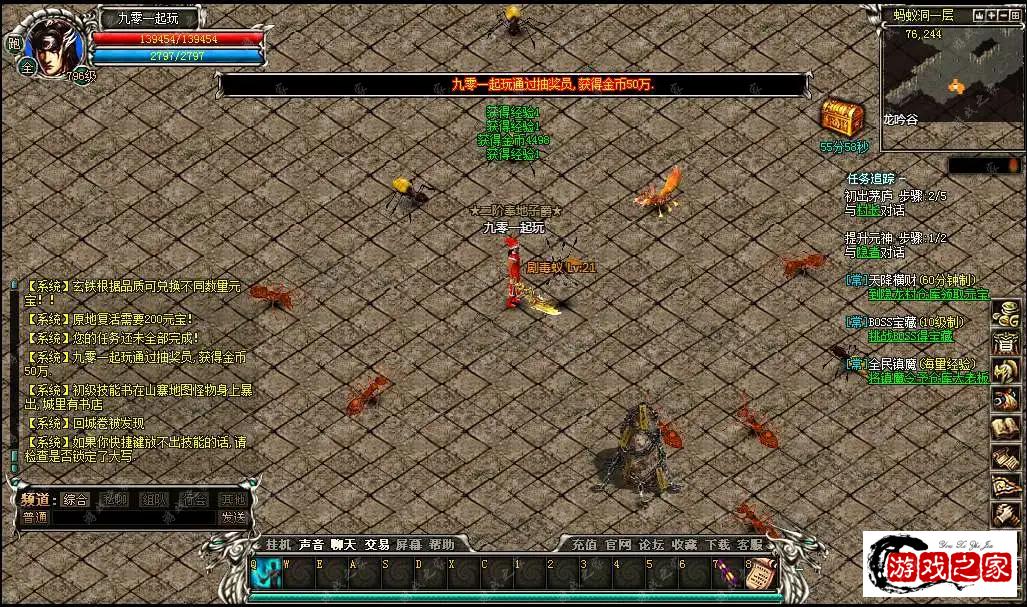Follow the 挑战BOSS得宝藏 quest link
The height and width of the screenshot is (607, 1027).
[x=910, y=336]
